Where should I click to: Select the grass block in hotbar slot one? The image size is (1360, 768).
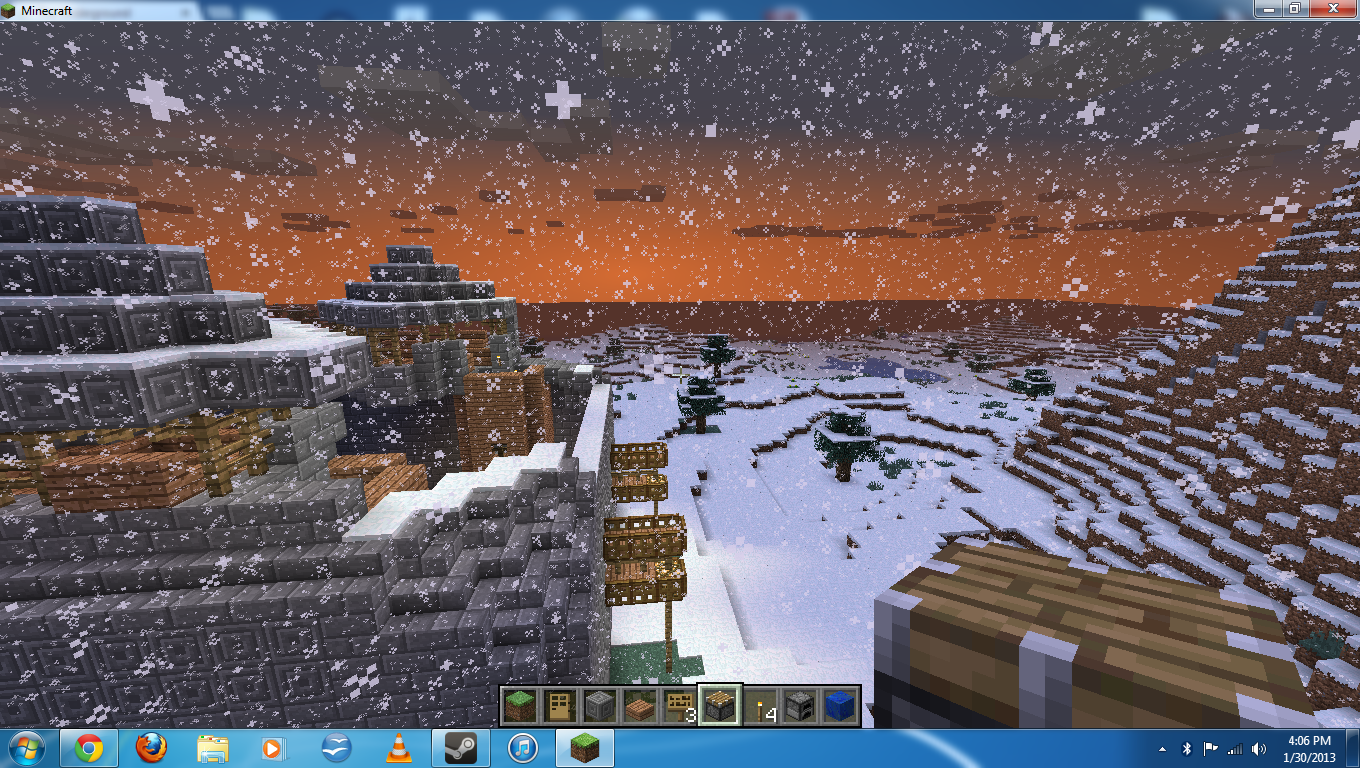point(522,703)
